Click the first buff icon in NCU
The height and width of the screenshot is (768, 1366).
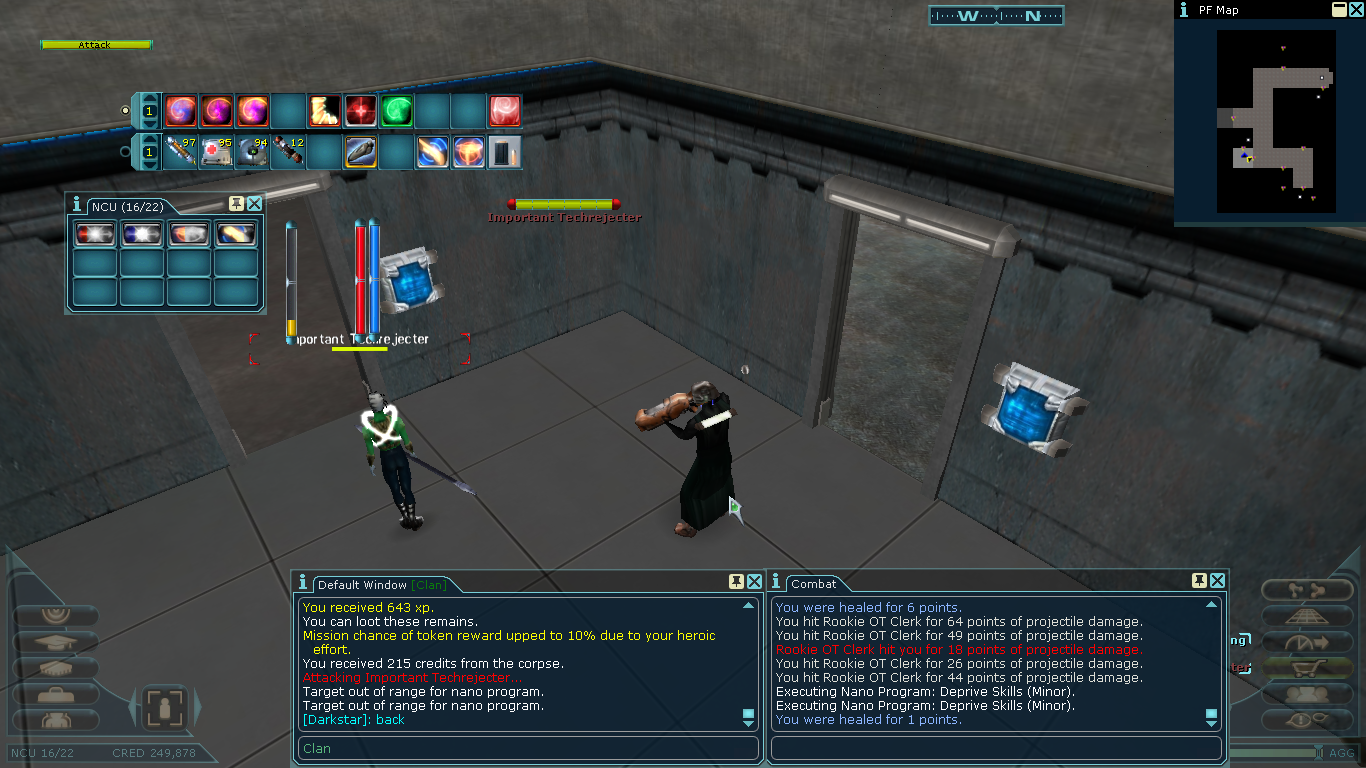click(95, 234)
